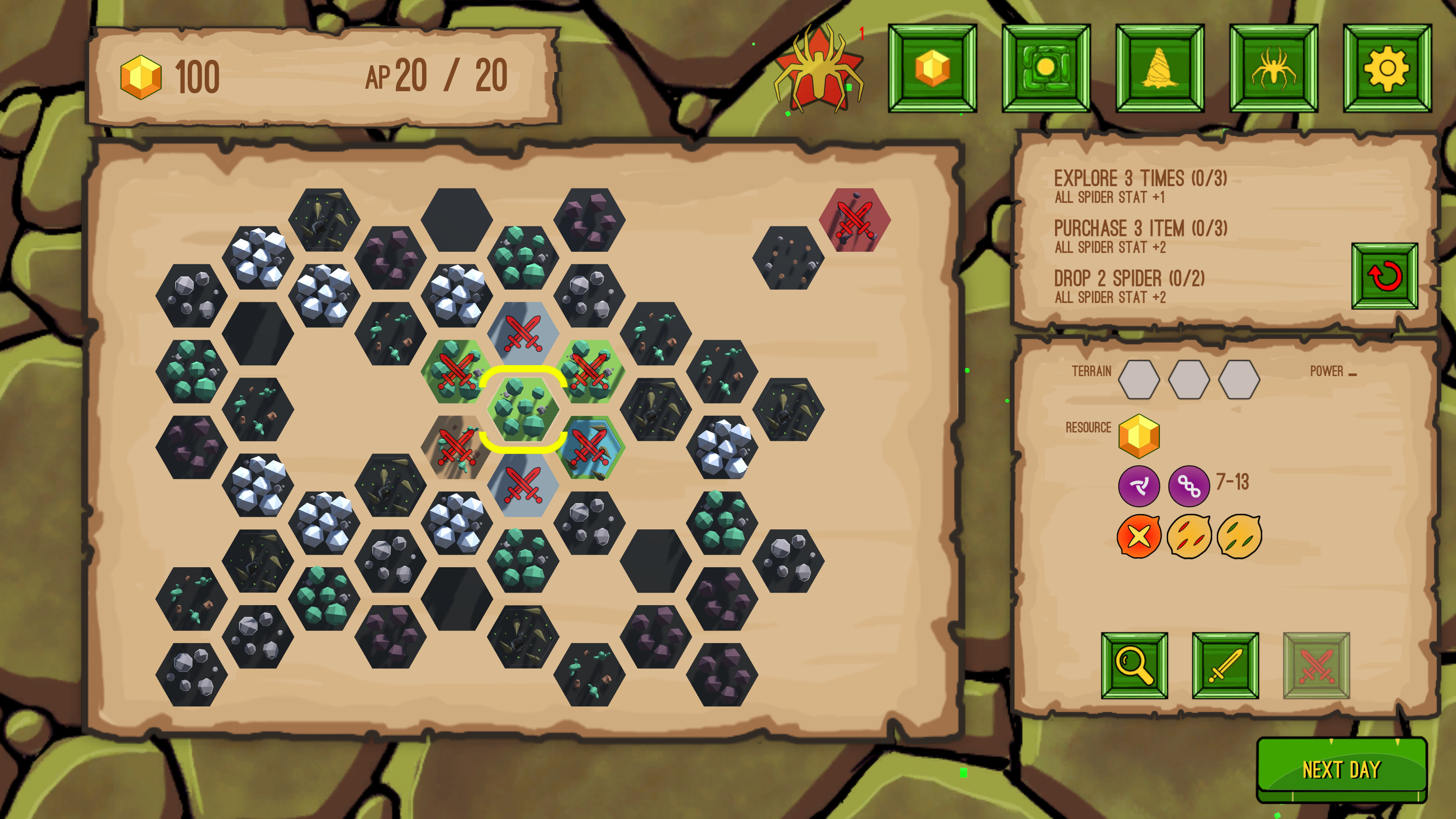Viewport: 1456px width, 819px height.
Task: Select the highlighted green forest hex tile
Action: click(523, 410)
